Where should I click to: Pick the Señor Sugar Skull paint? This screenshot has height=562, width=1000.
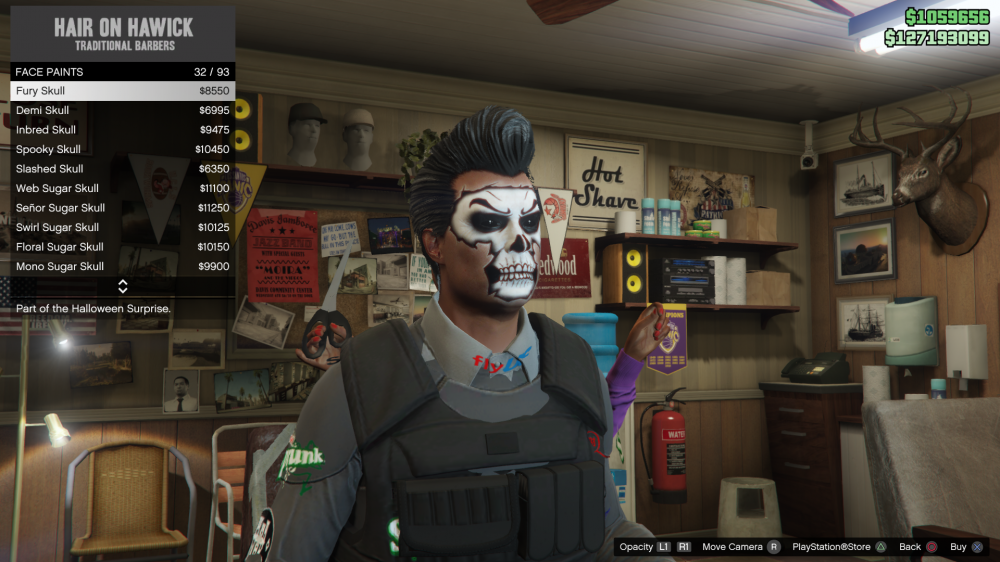(122, 208)
